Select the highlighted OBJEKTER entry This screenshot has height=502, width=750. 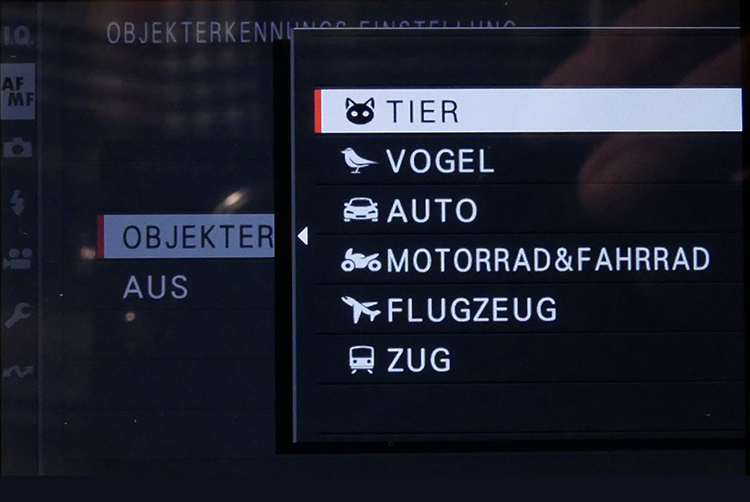tap(188, 237)
